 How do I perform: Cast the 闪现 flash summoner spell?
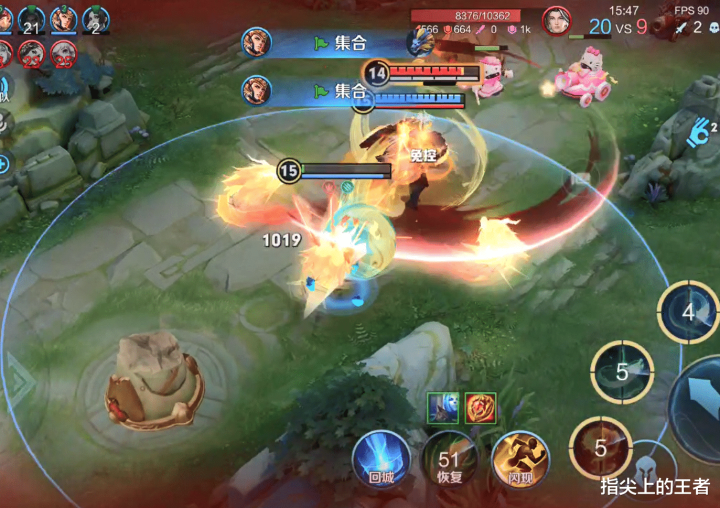click(519, 459)
